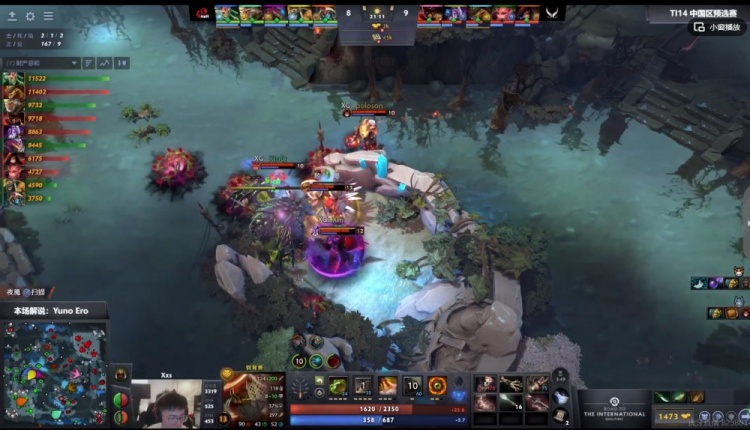Image resolution: width=750 pixels, height=430 pixels.
Task: Show the line graph view
Action: click(x=104, y=63)
